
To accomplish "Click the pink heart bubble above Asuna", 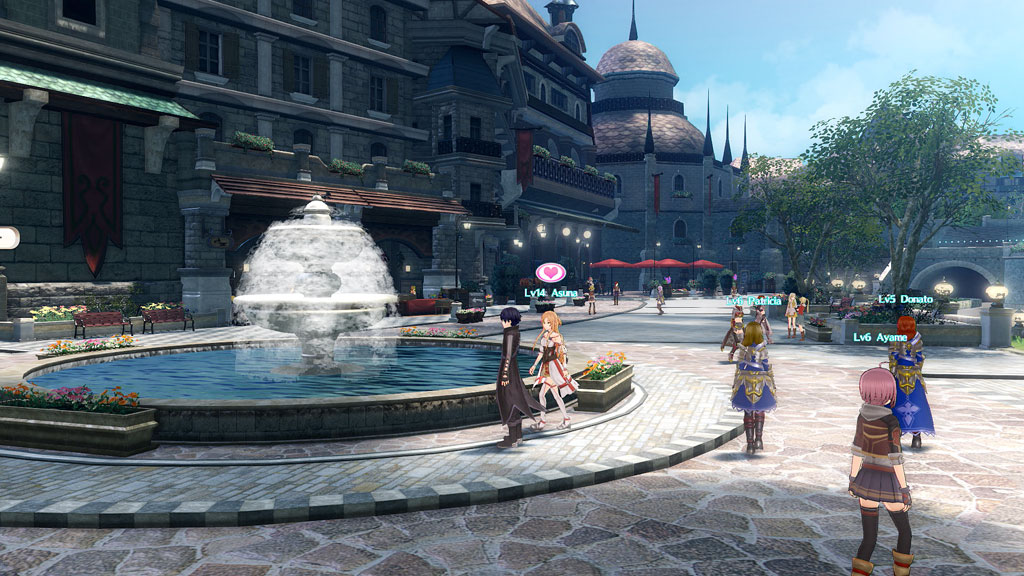I will [550, 272].
